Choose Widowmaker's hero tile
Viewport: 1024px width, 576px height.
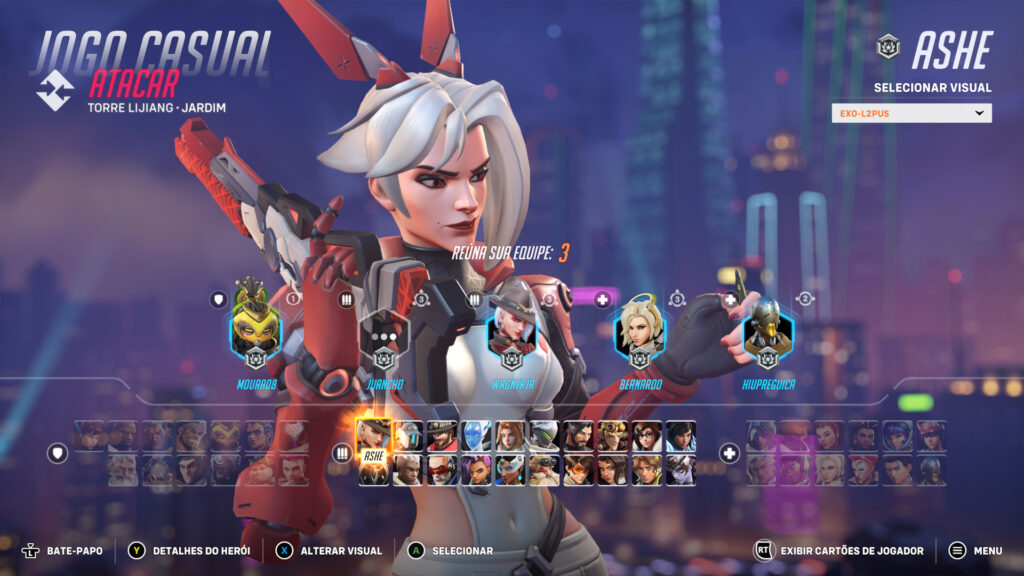tap(680, 470)
